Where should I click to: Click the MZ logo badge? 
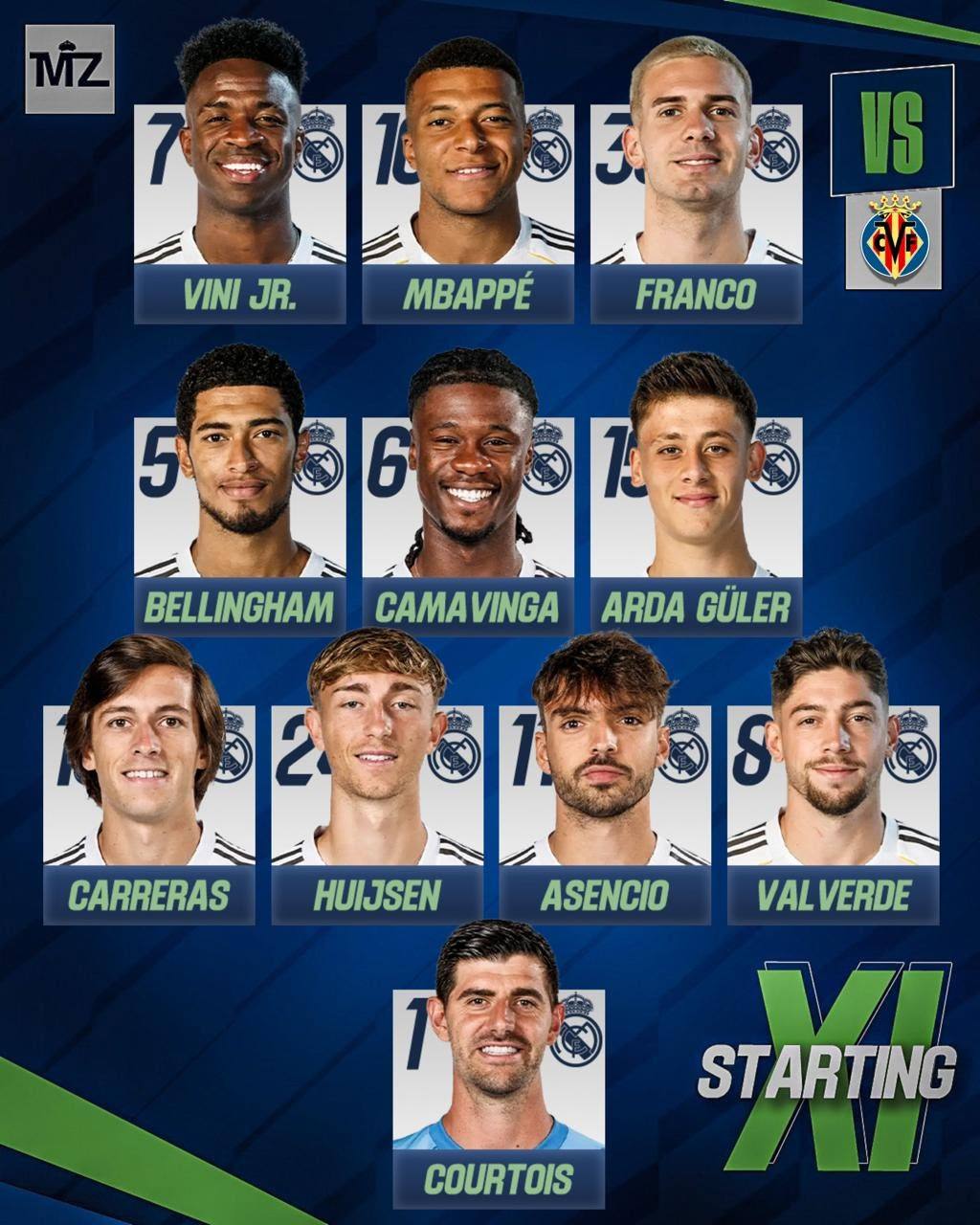(70, 69)
